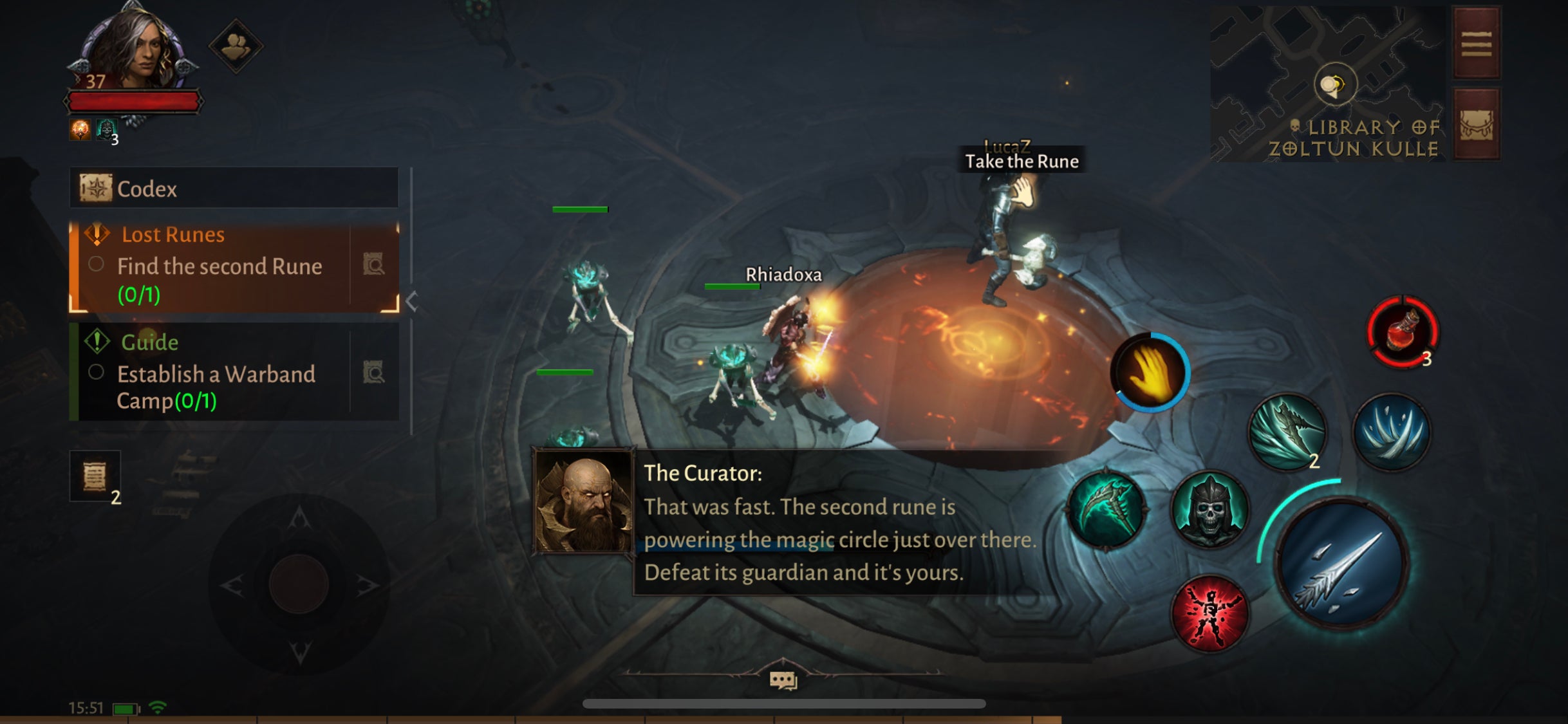The width and height of the screenshot is (1568, 724).
Task: Open the inventory satchel book icon
Action: pos(1477,122)
